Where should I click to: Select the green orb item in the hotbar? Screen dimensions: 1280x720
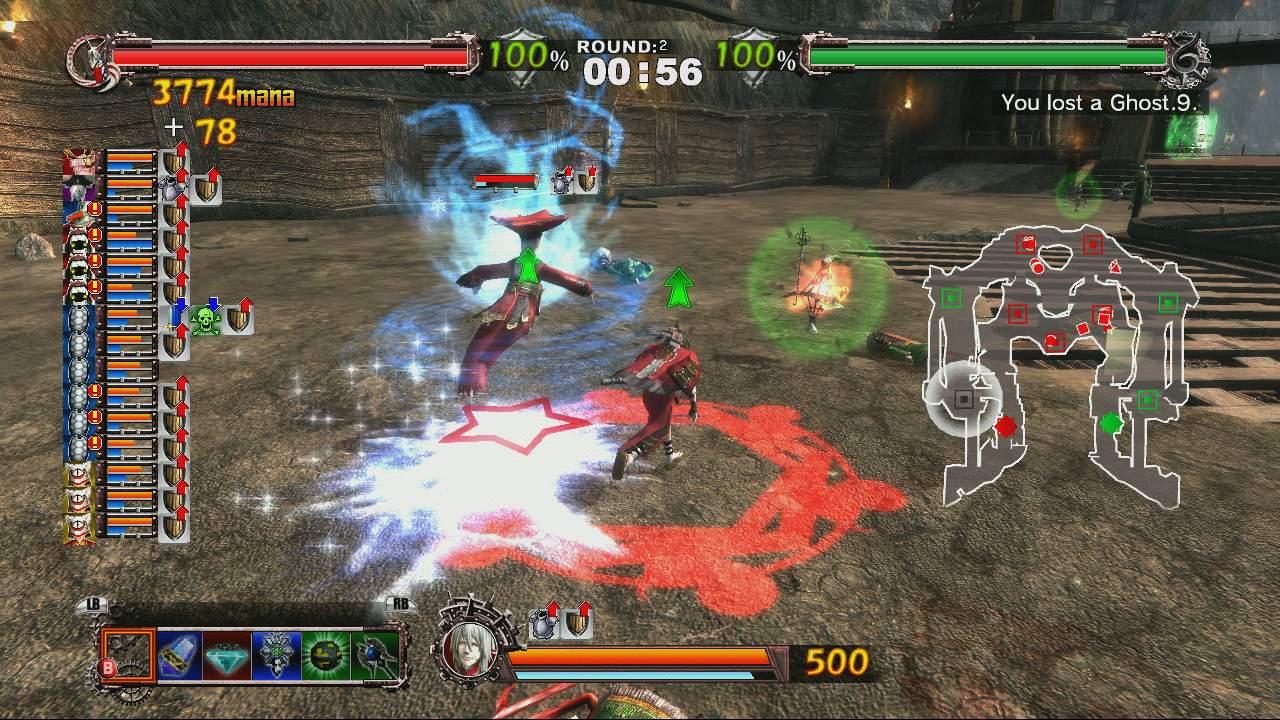point(323,655)
